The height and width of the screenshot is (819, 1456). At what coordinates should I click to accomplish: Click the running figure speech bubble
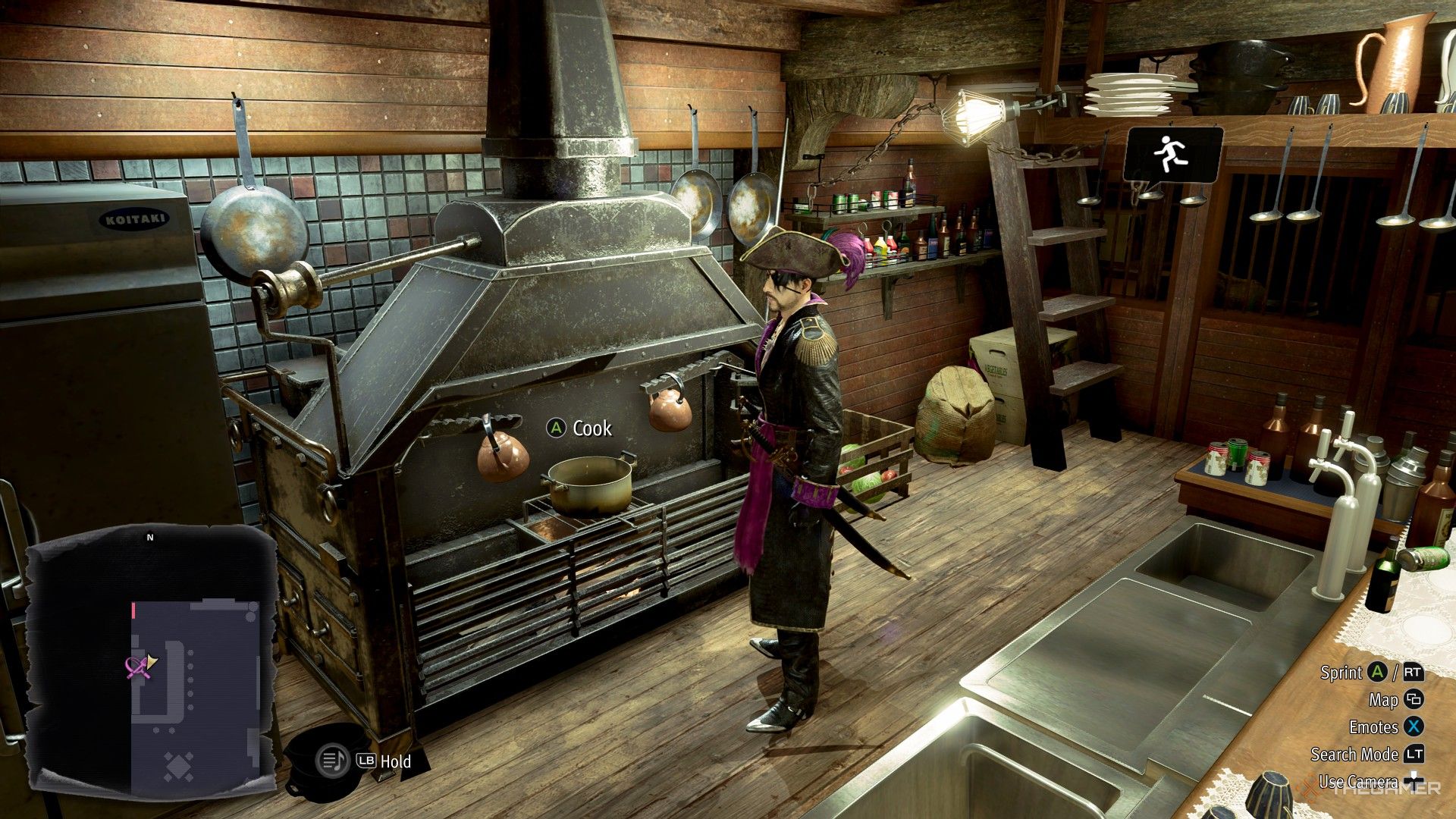(1172, 155)
